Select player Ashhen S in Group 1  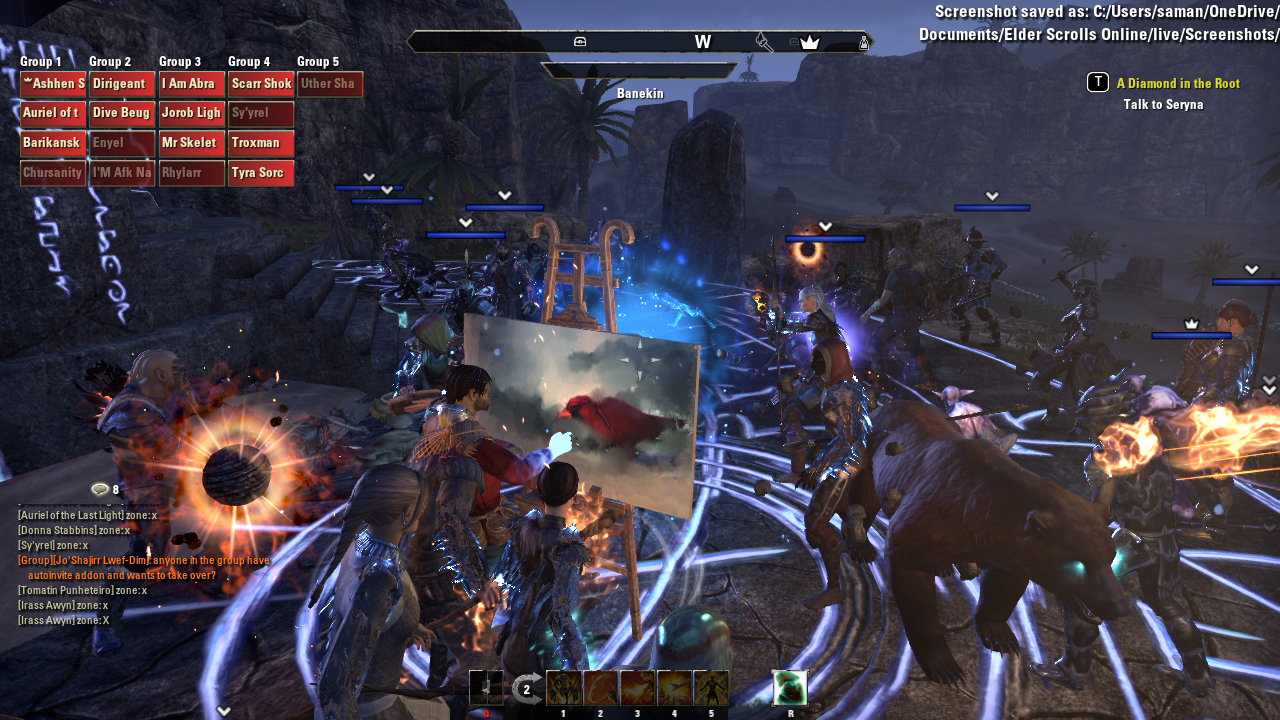click(52, 83)
